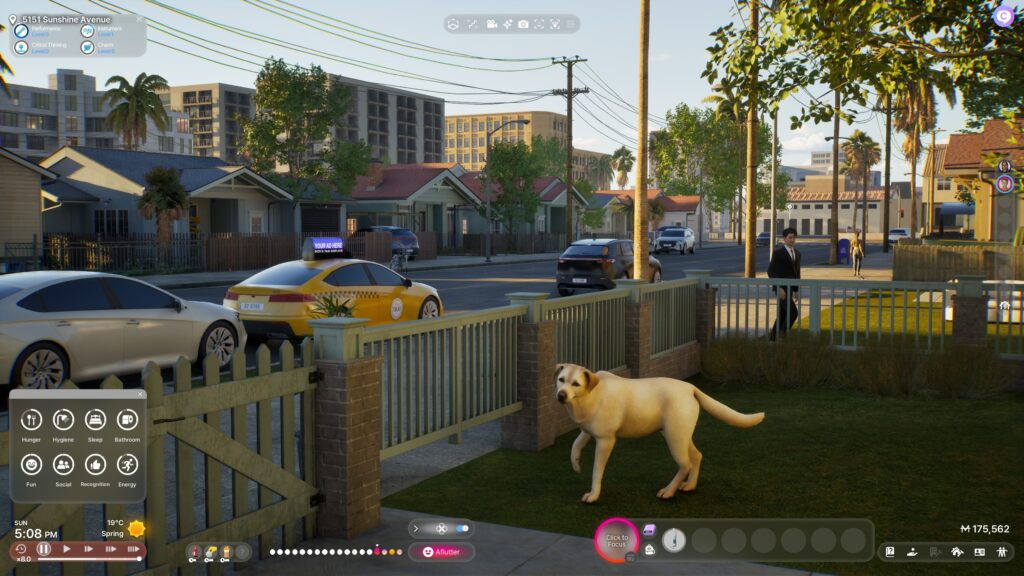Open the purple C profile menu

point(1003,15)
